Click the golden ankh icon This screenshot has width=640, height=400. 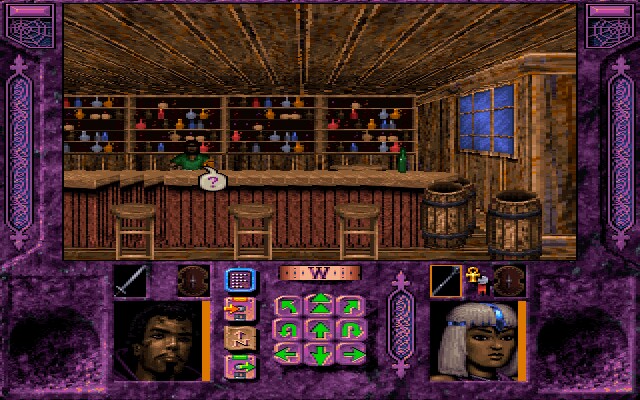point(476,278)
